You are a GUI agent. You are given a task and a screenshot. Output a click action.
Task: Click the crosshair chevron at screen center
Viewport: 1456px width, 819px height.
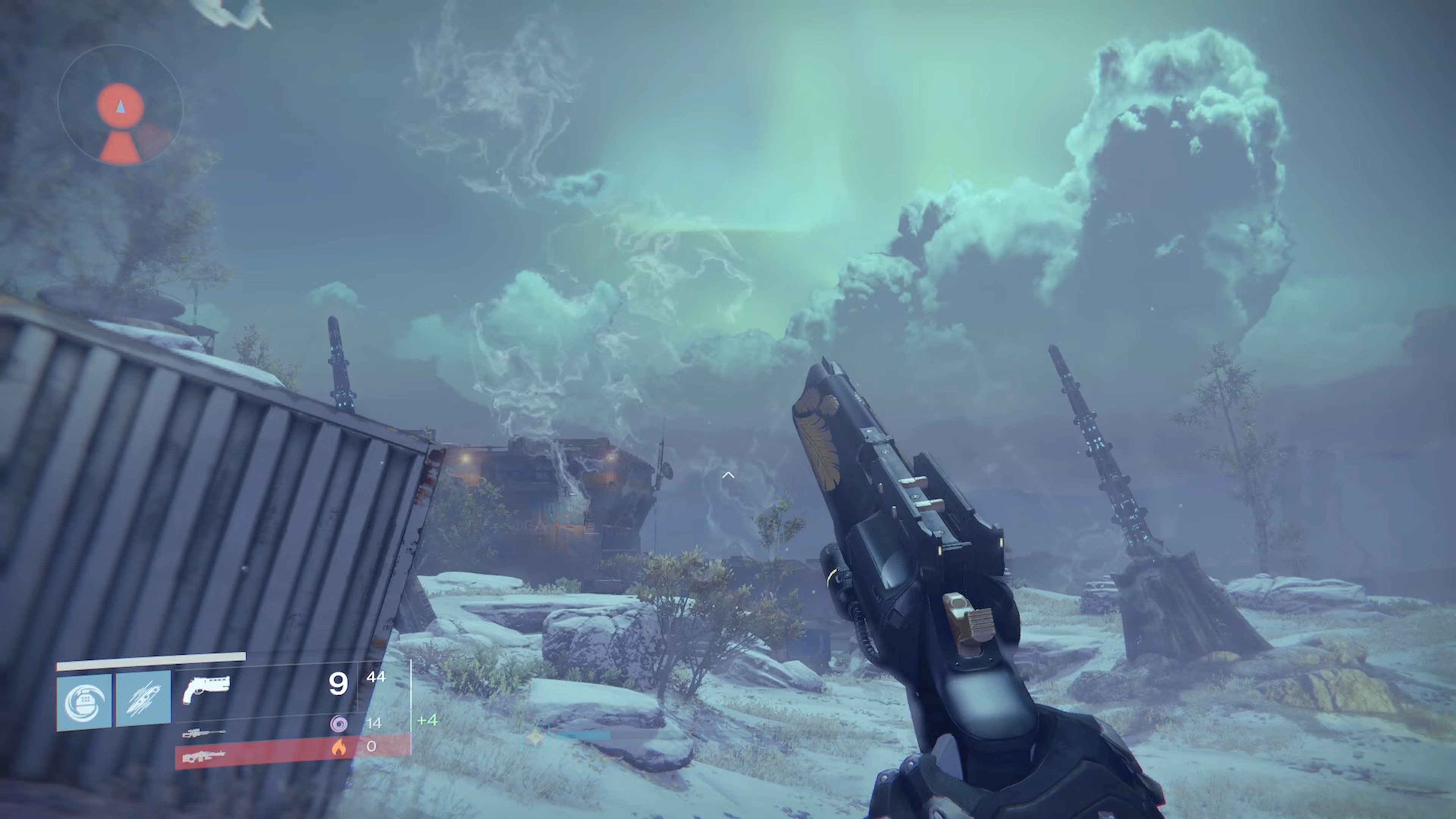[728, 475]
